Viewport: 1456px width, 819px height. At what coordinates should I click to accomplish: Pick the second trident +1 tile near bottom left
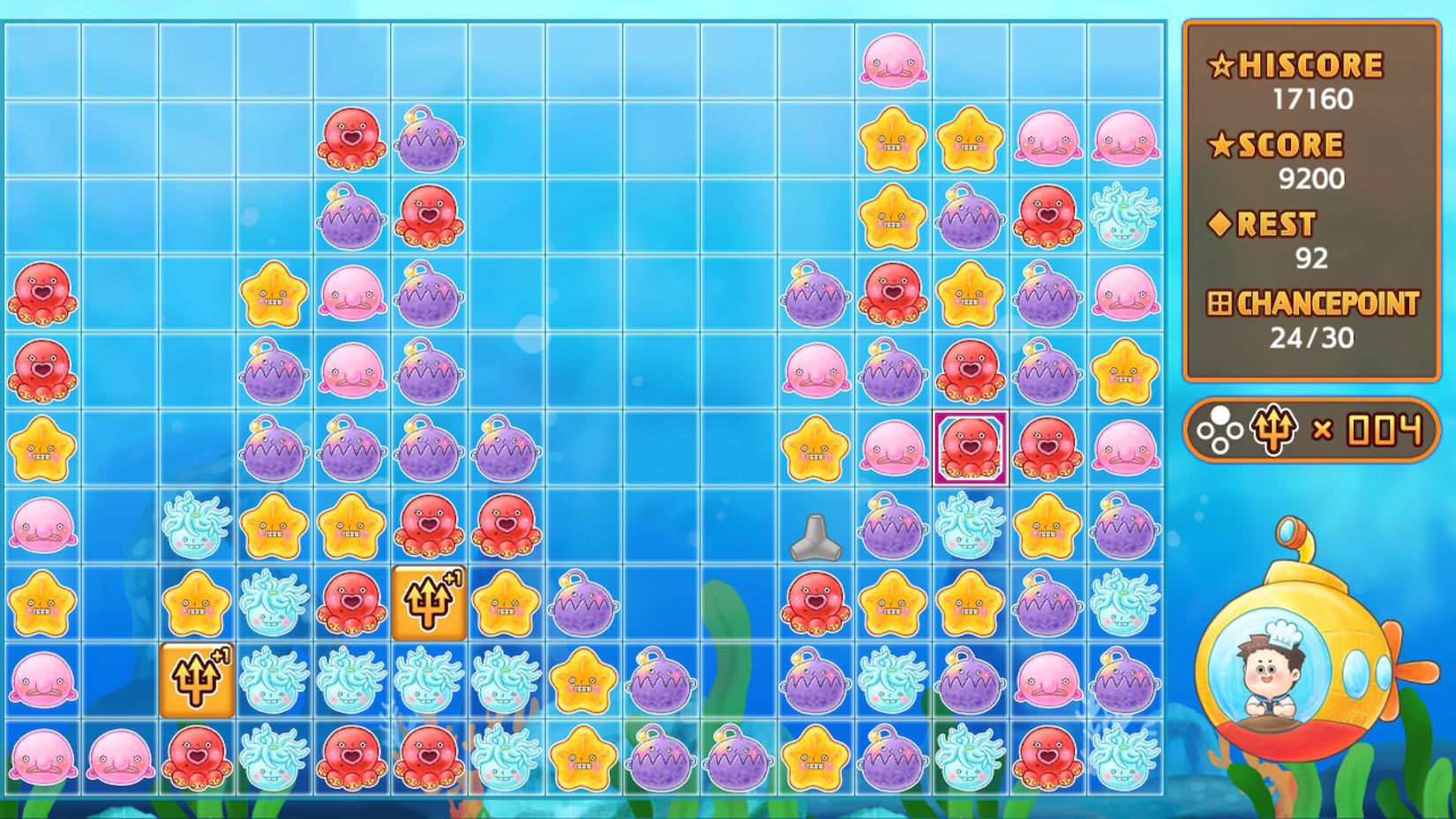tap(197, 680)
